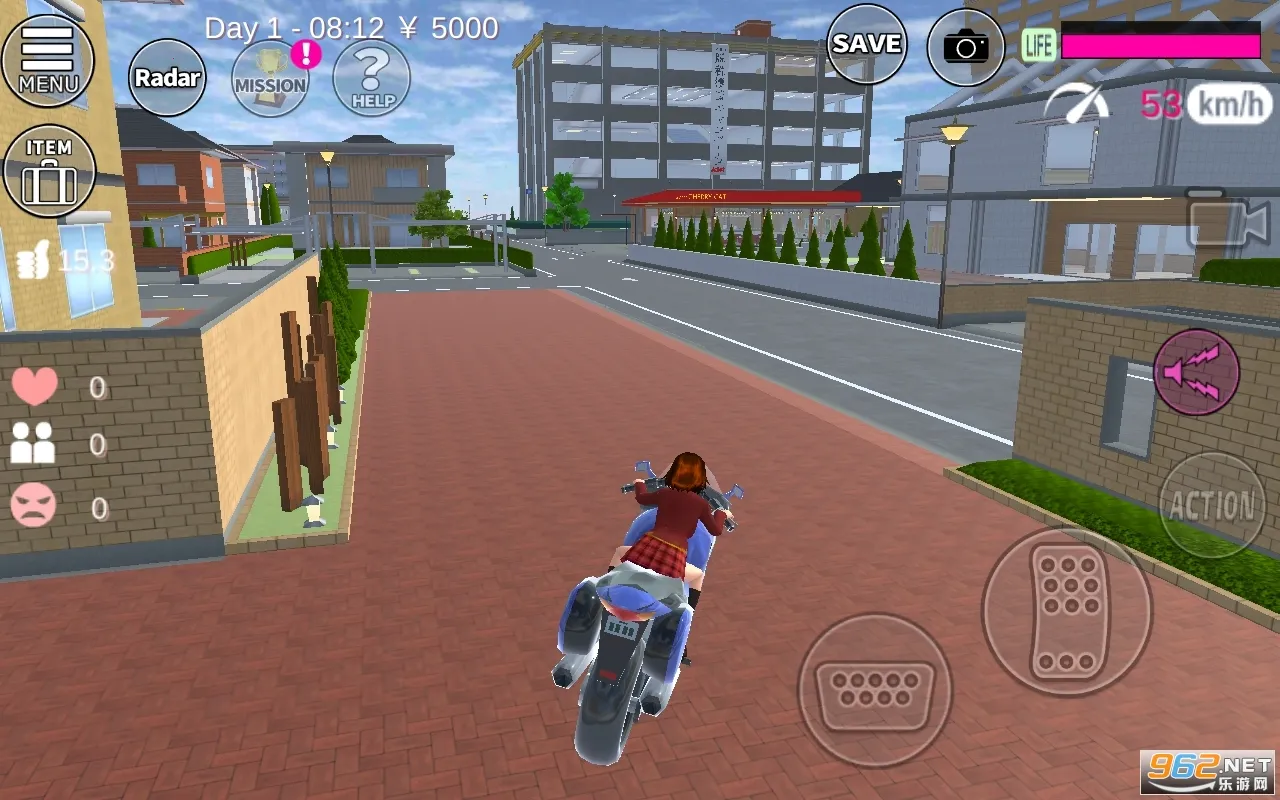Screen dimensions: 1280x800
Task: Take a screenshot with the camera button
Action: [x=965, y=47]
